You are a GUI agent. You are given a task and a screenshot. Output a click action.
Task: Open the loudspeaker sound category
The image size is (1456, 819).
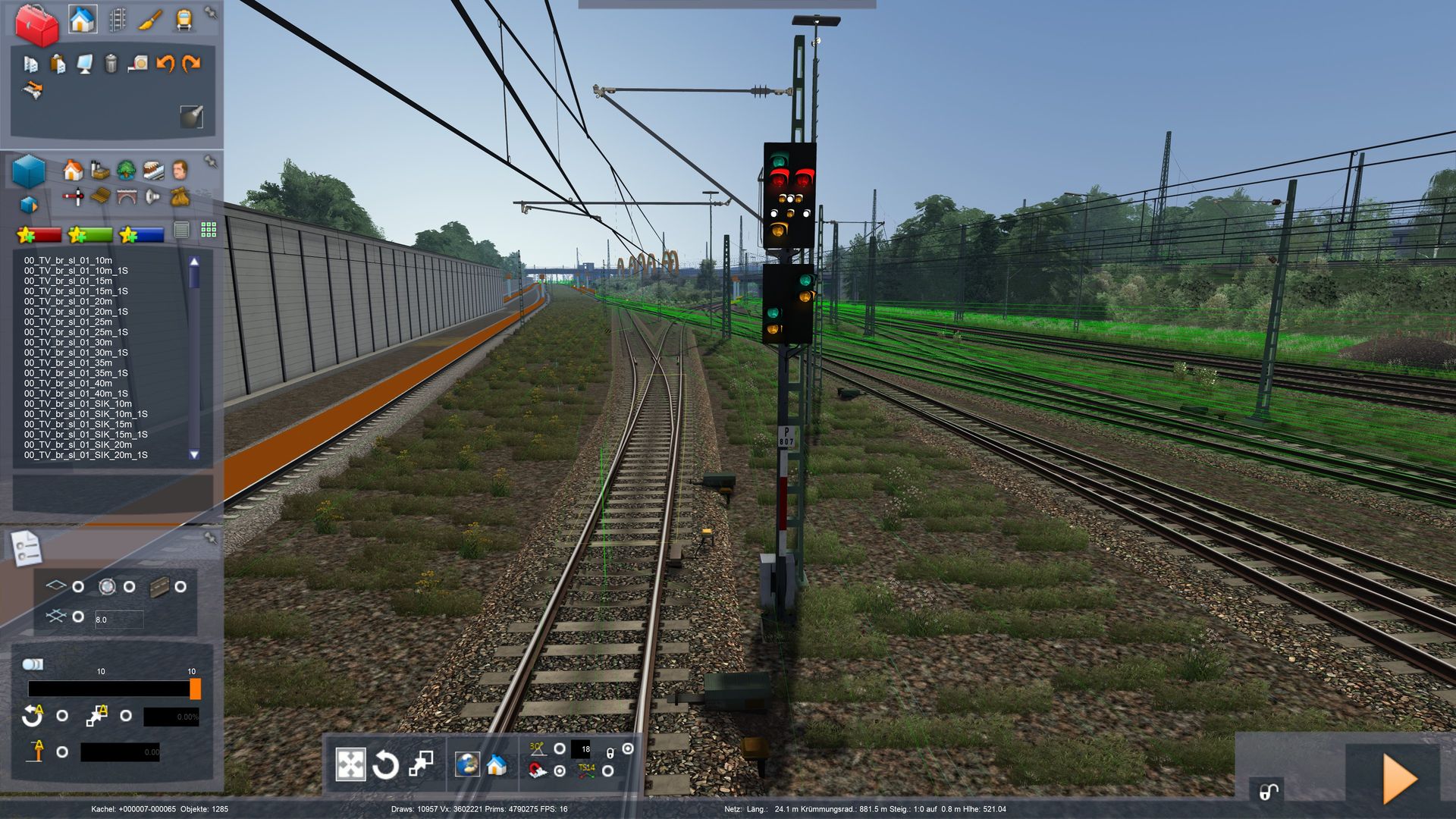click(x=153, y=197)
